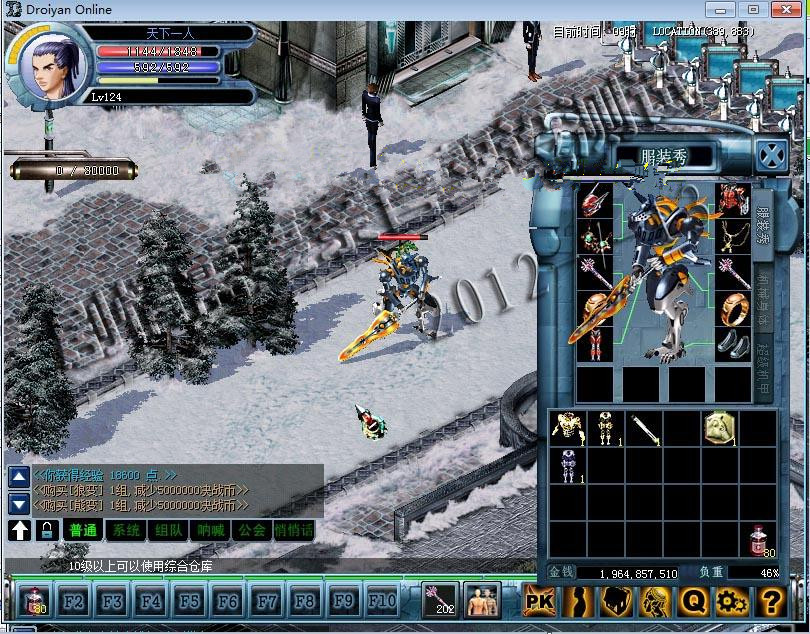This screenshot has height=634, width=810.
Task: Toggle PK mode button
Action: click(x=540, y=601)
